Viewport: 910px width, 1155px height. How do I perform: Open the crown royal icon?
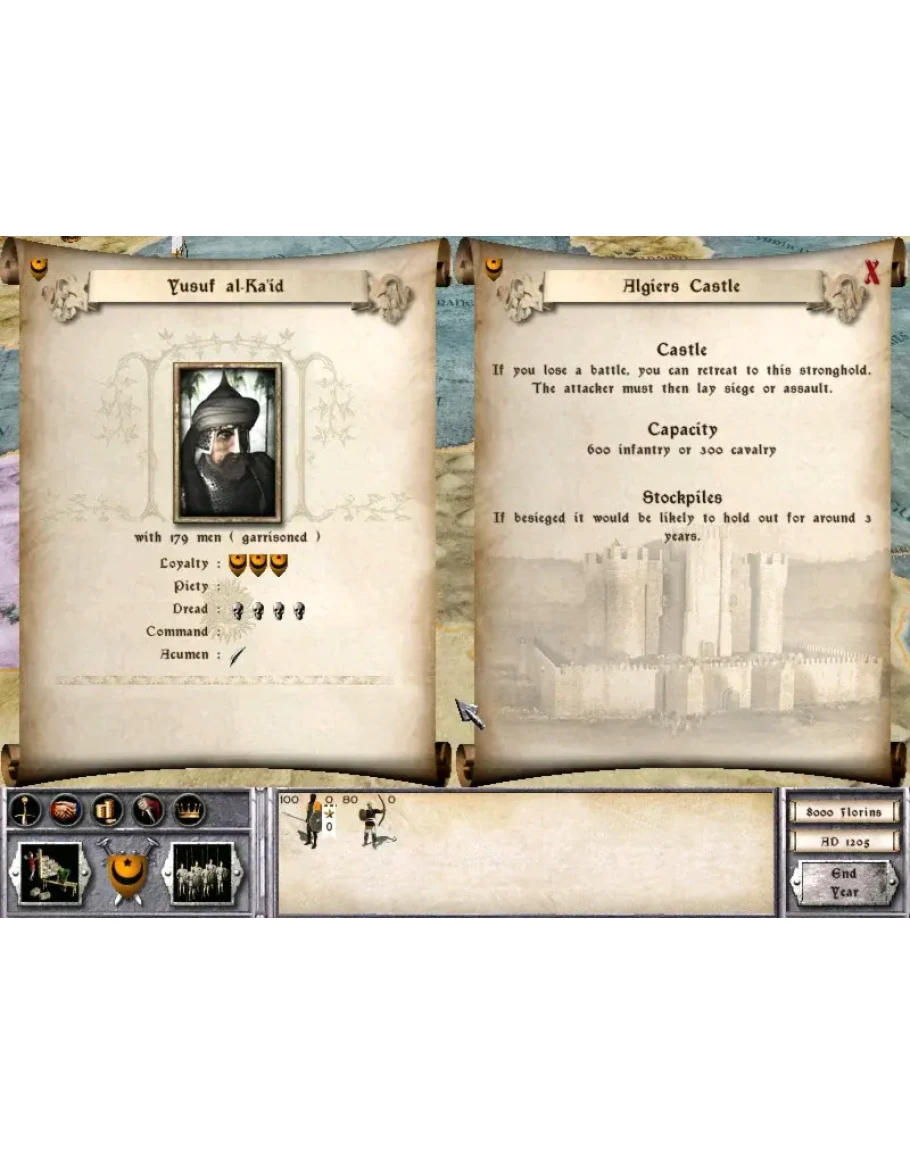(188, 809)
